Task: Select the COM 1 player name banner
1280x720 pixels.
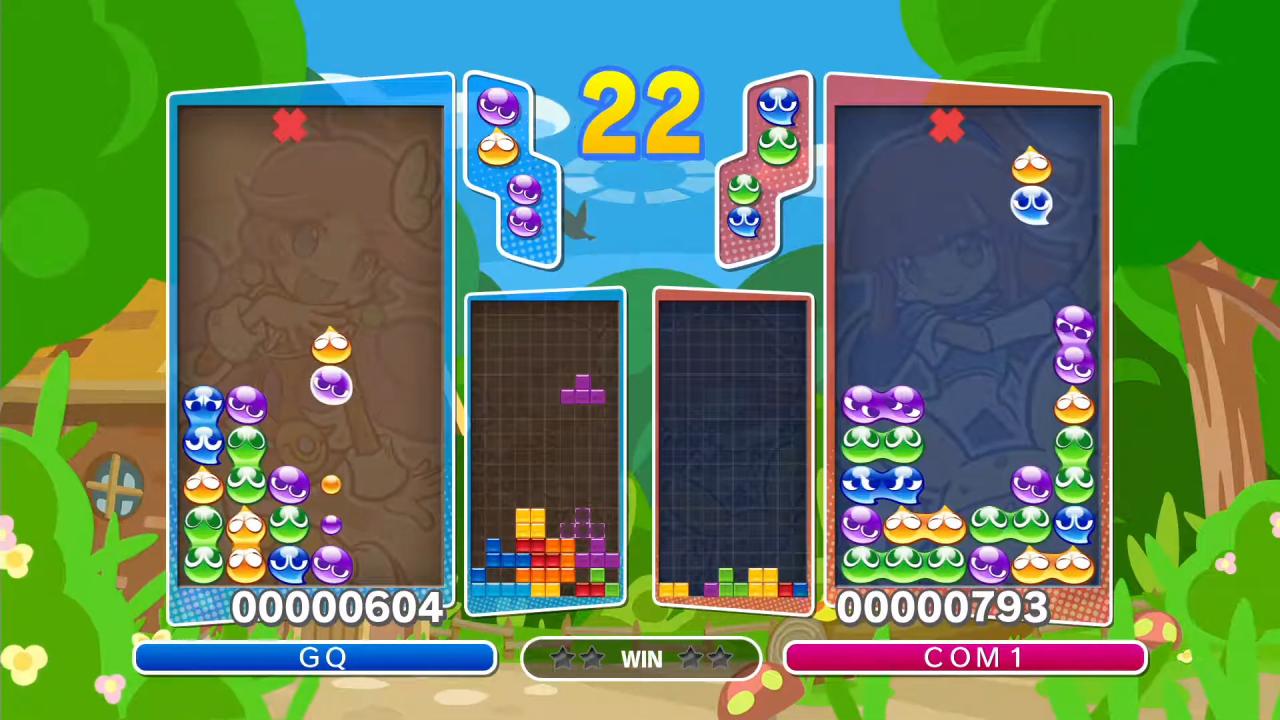Action: [965, 658]
